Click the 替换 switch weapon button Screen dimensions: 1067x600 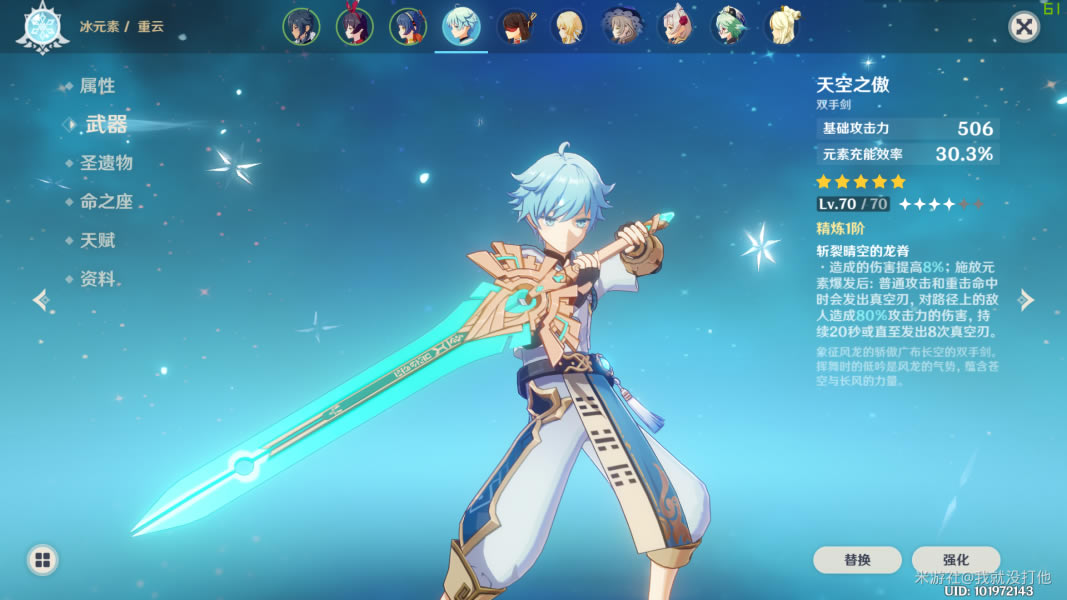point(857,560)
